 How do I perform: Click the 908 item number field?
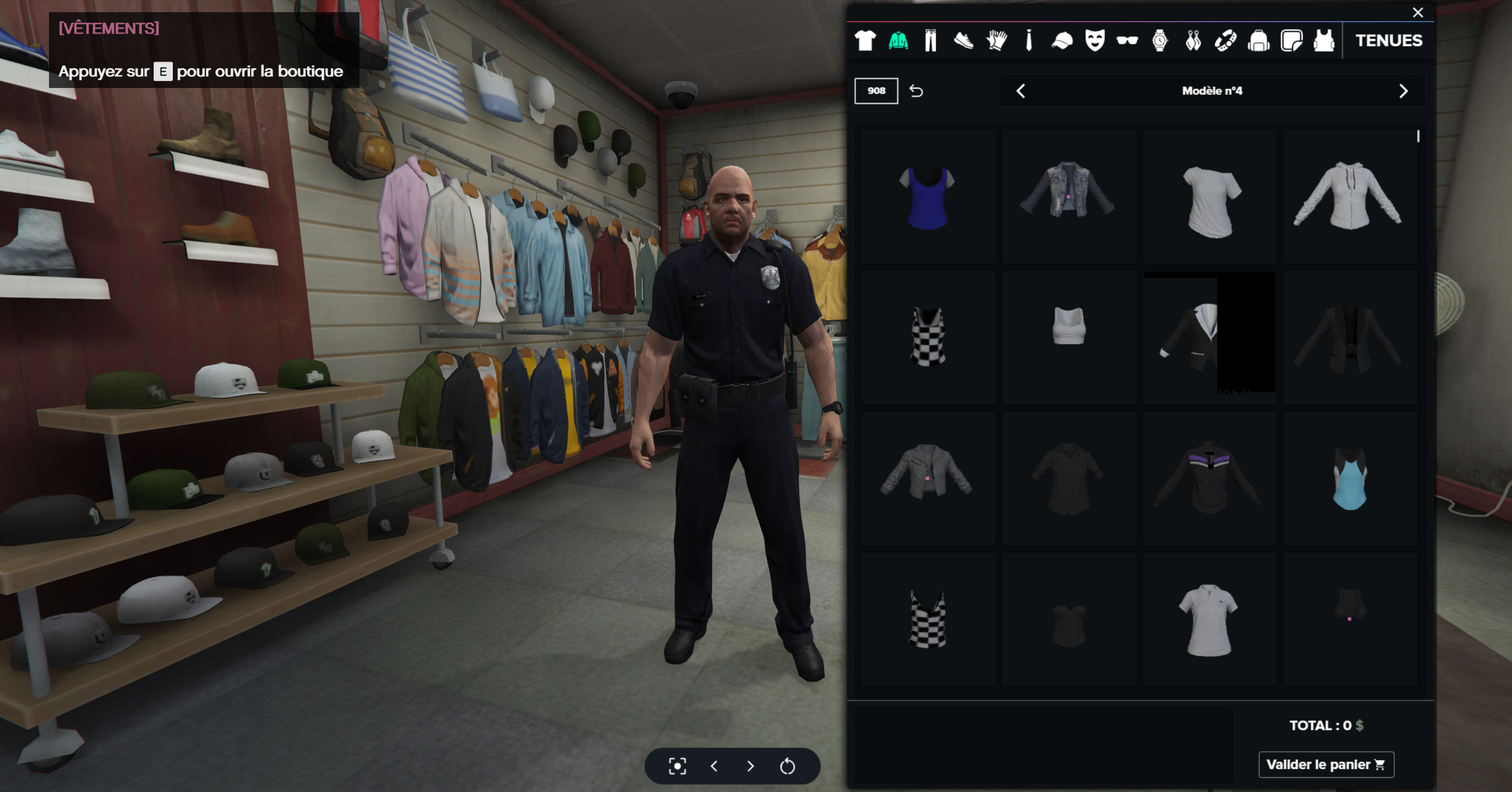tap(876, 91)
